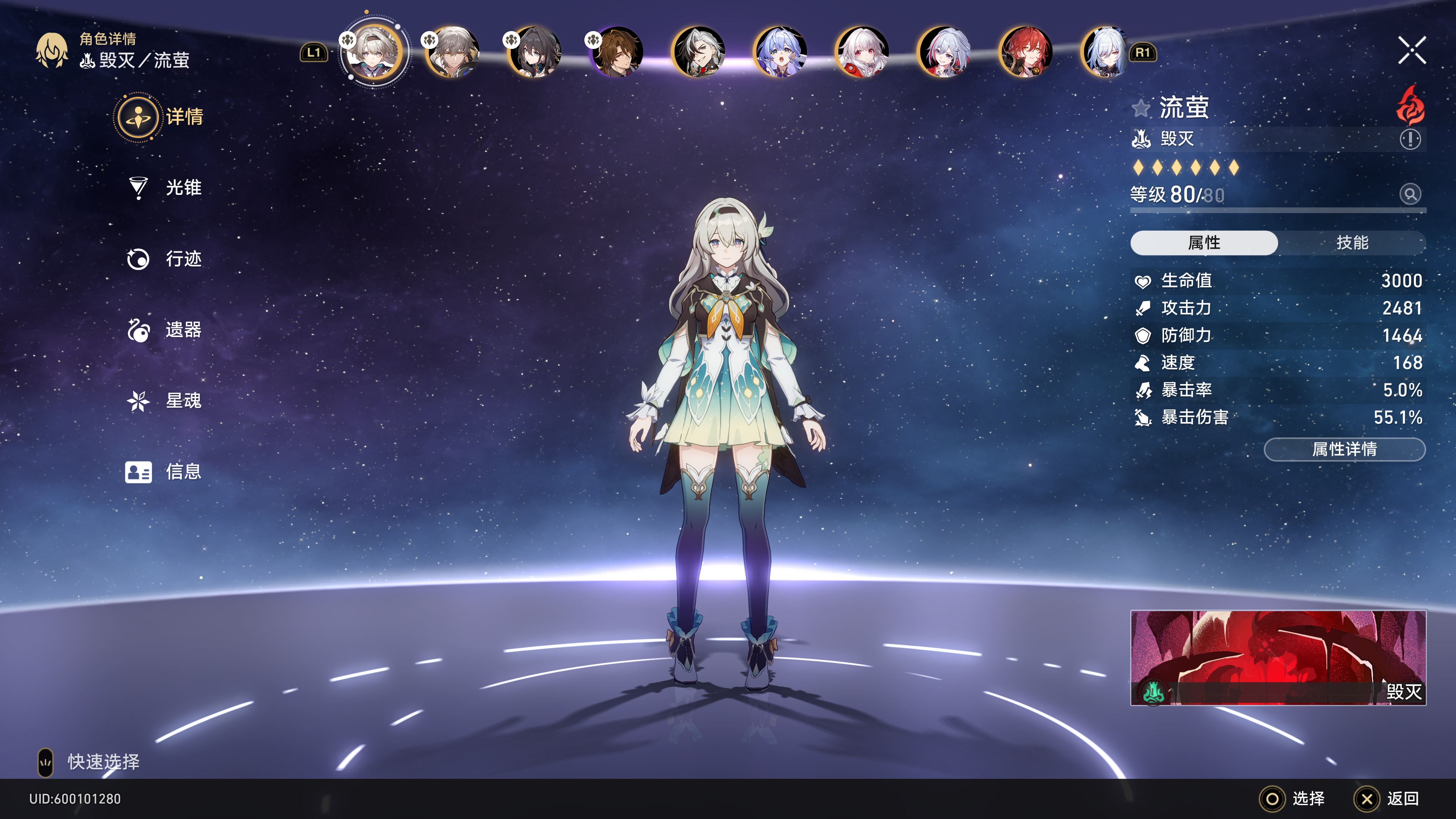Close the character details screen

(x=1411, y=51)
